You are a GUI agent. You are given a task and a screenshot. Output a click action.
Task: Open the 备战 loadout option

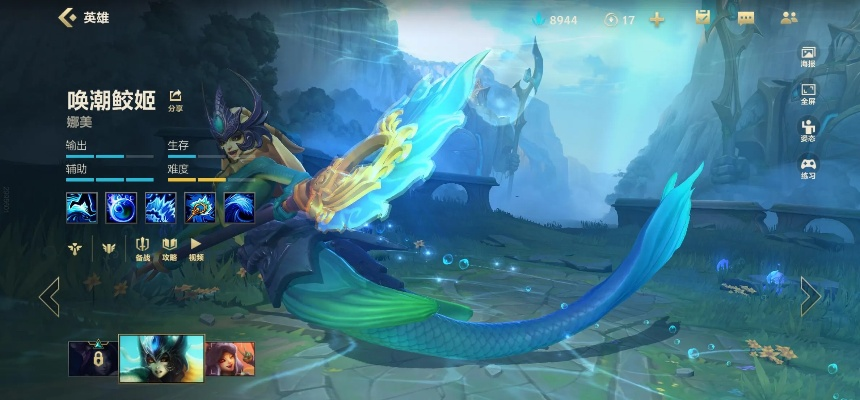point(143,248)
